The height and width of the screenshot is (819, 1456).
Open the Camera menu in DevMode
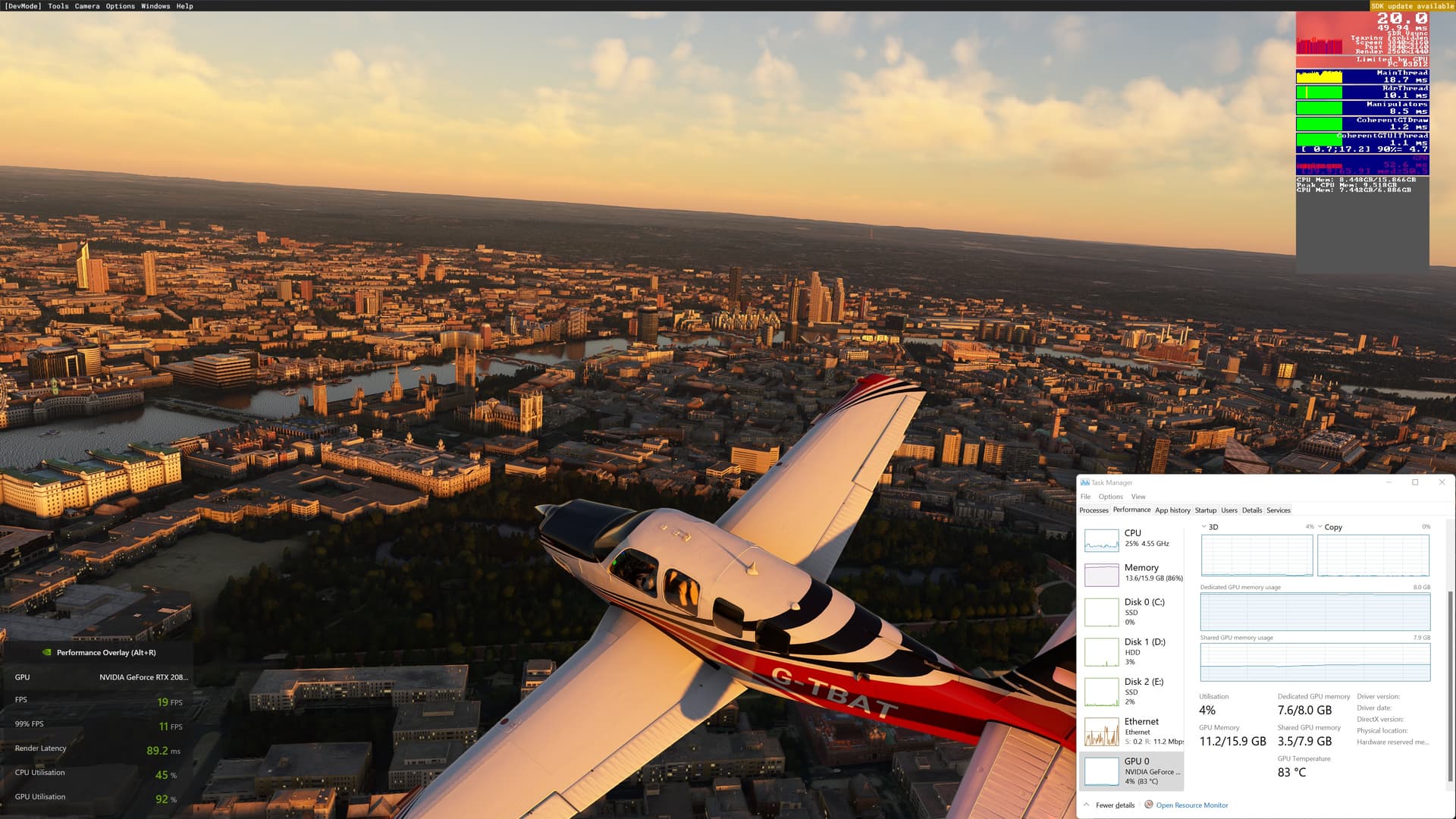click(86, 6)
